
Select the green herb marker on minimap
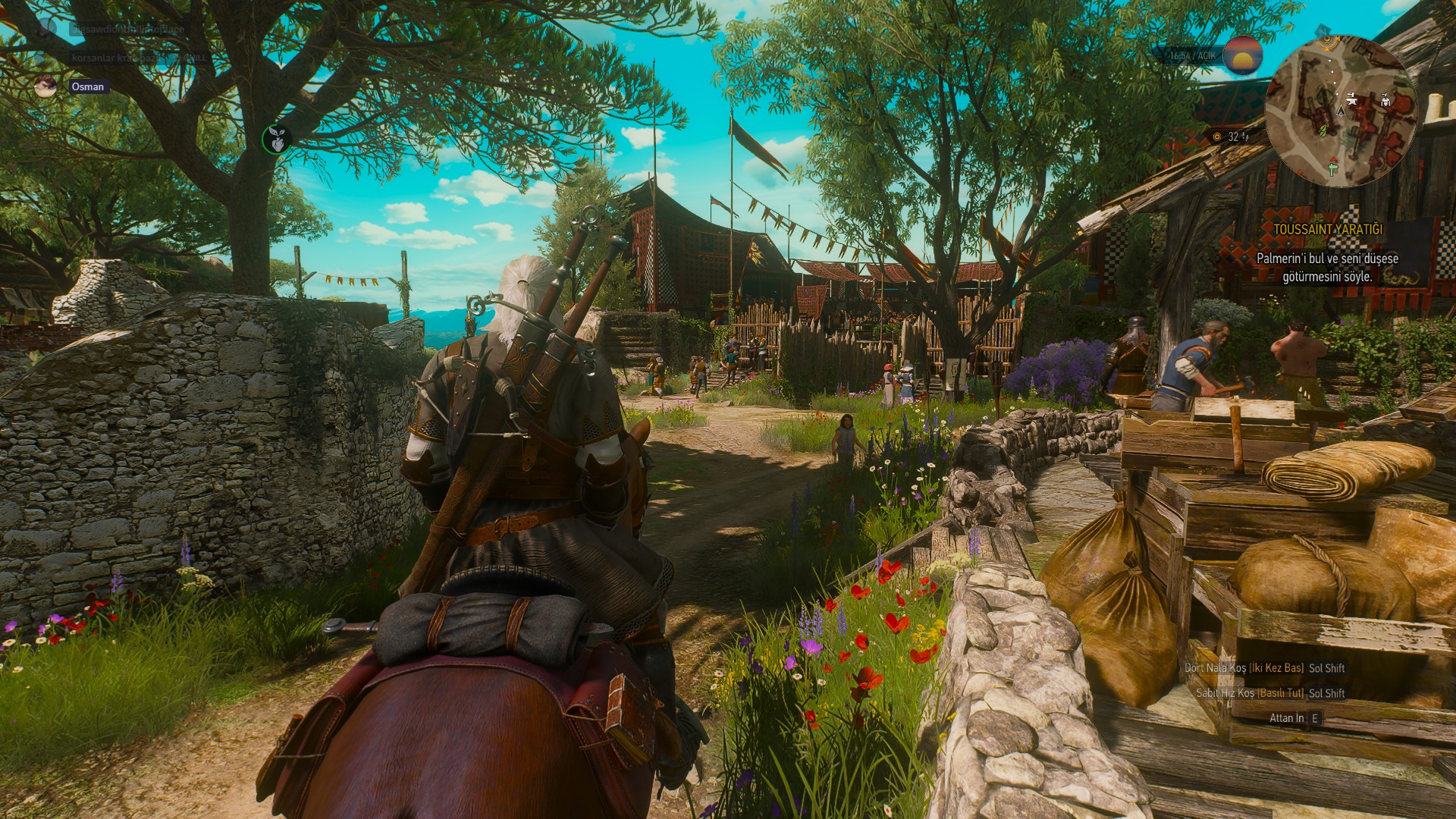point(1323,130)
